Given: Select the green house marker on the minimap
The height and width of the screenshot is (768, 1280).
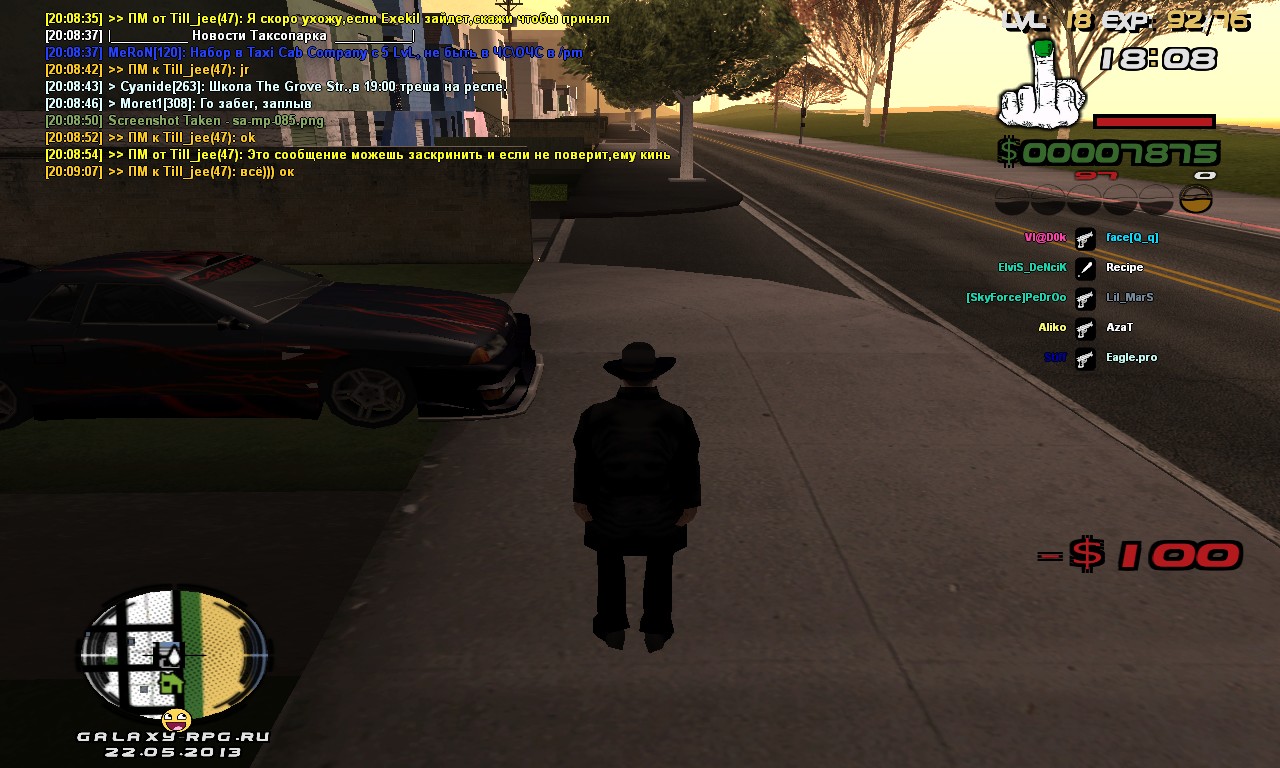Looking at the screenshot, I should pos(172,682).
